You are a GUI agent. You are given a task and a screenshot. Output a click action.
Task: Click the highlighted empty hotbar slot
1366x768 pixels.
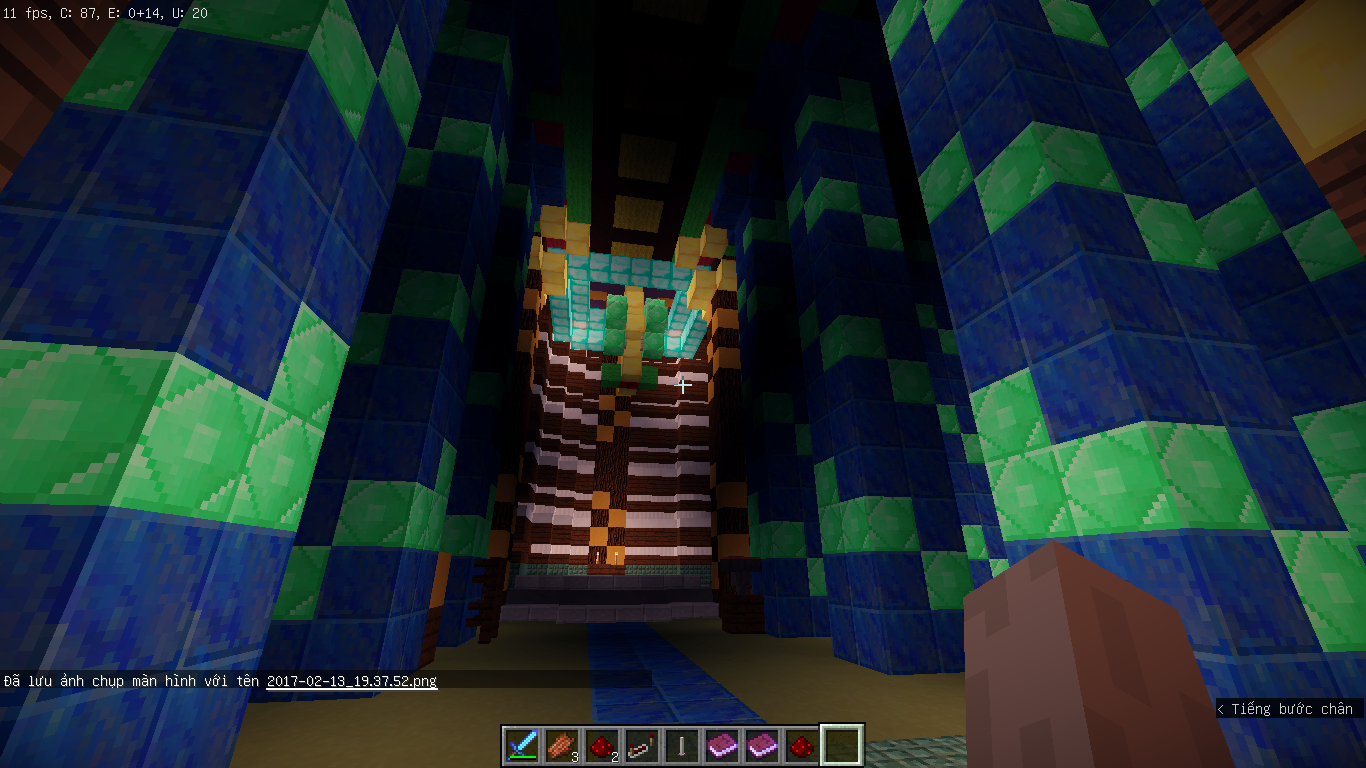click(x=841, y=745)
